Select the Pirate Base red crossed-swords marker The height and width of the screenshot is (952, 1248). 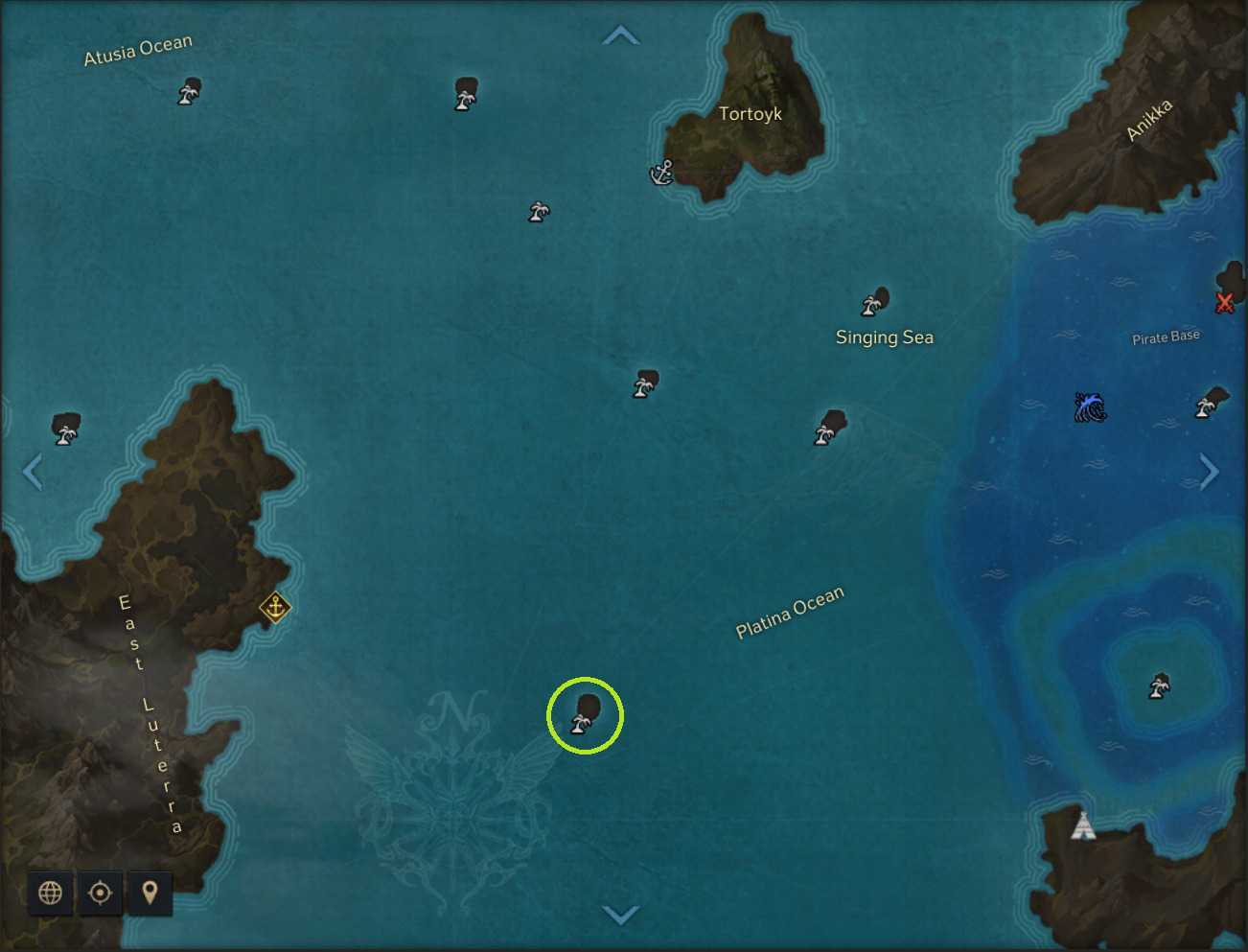click(x=1224, y=303)
